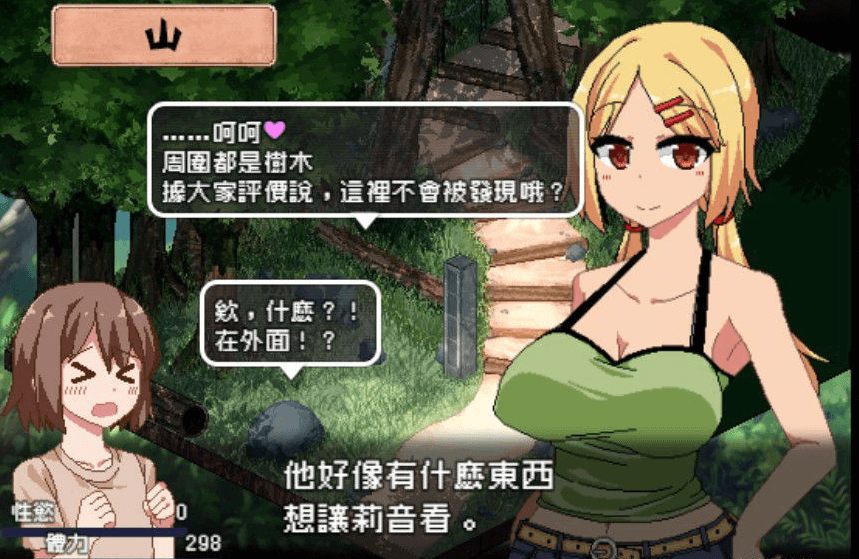Screen dimensions: 859x559
Task: Click the 在外面 speech bubble
Action: click(x=287, y=324)
